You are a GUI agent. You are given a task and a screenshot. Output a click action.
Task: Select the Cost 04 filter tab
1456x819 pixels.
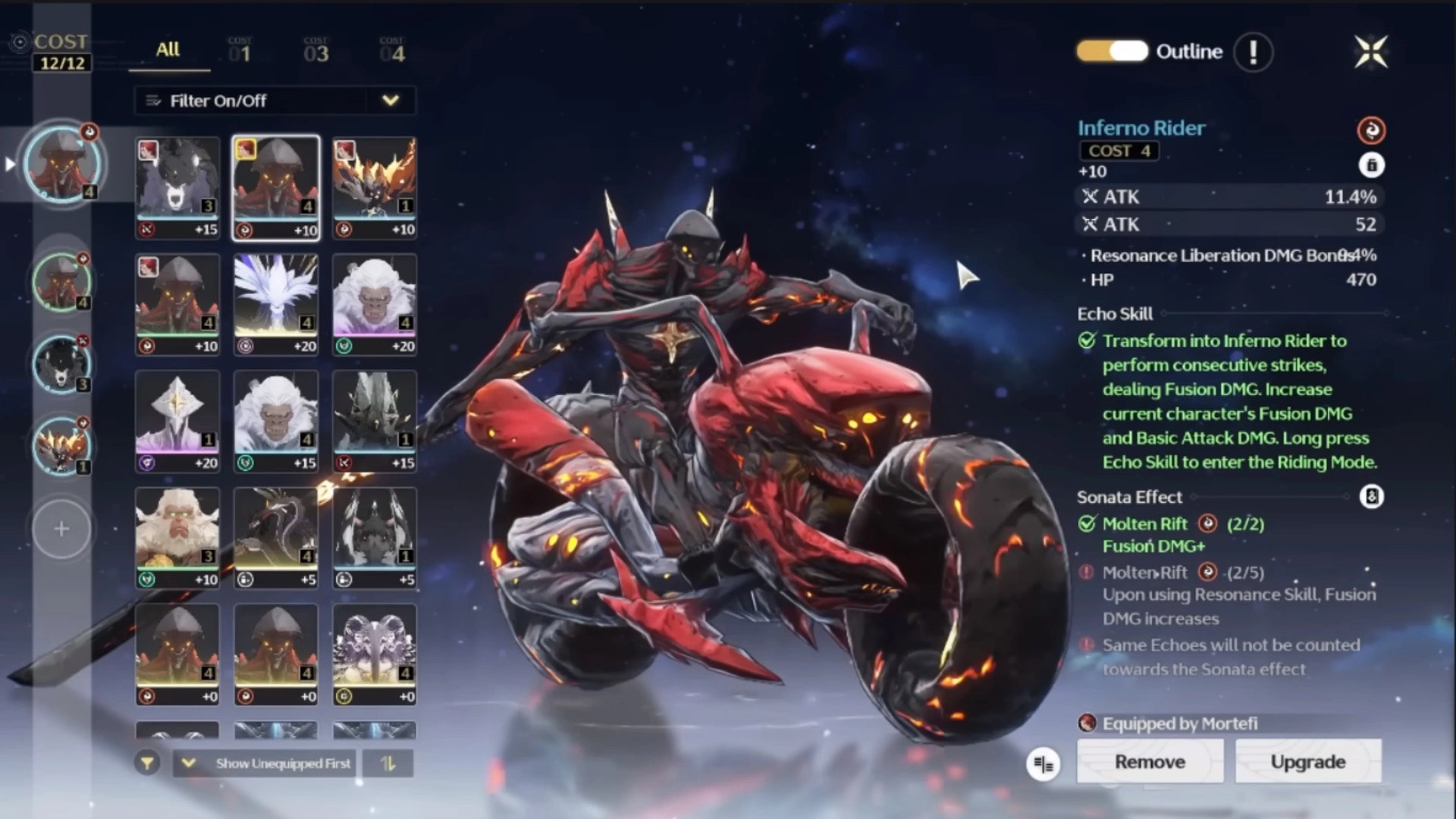(x=392, y=50)
